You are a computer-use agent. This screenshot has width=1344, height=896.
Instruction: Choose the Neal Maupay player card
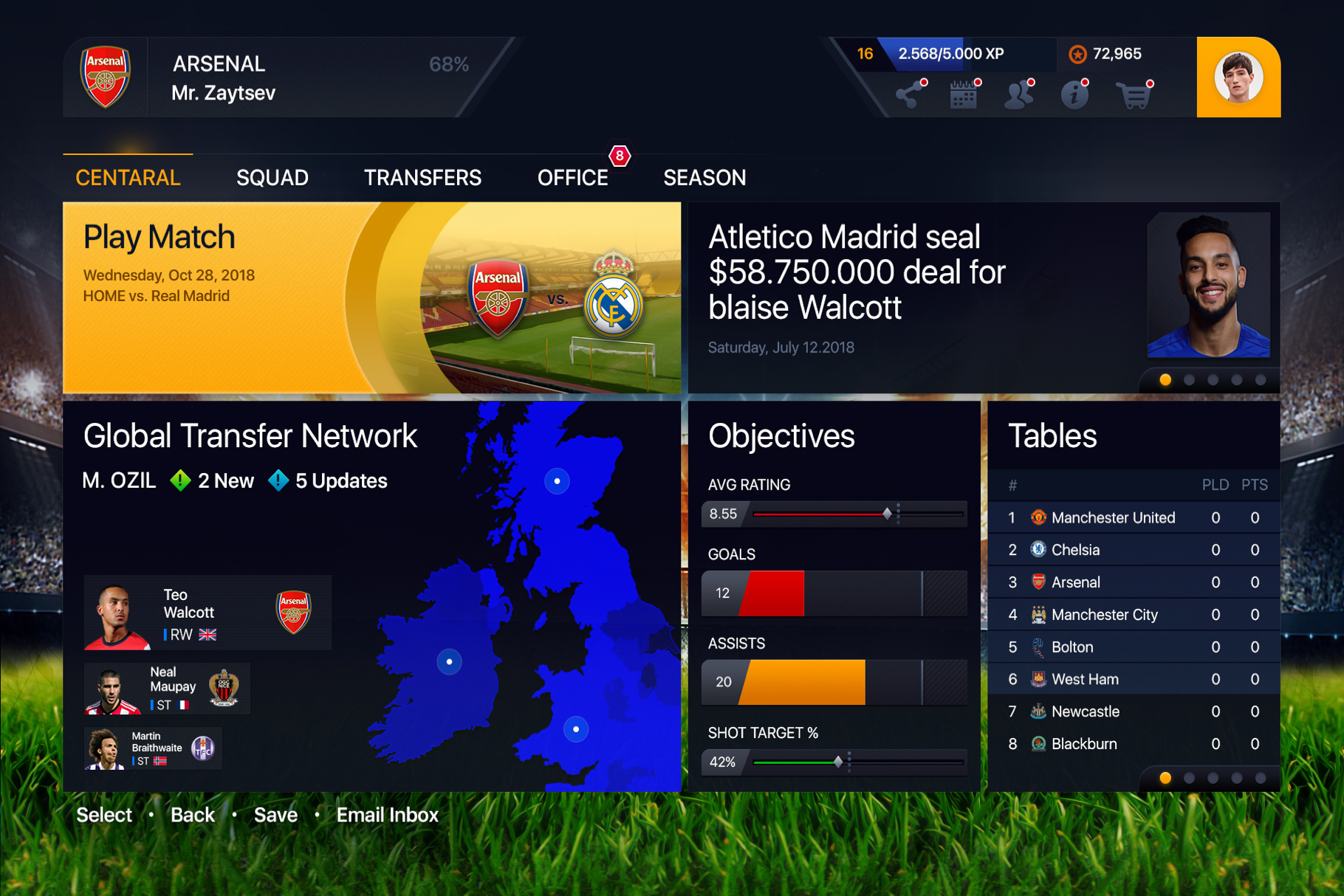pos(167,689)
